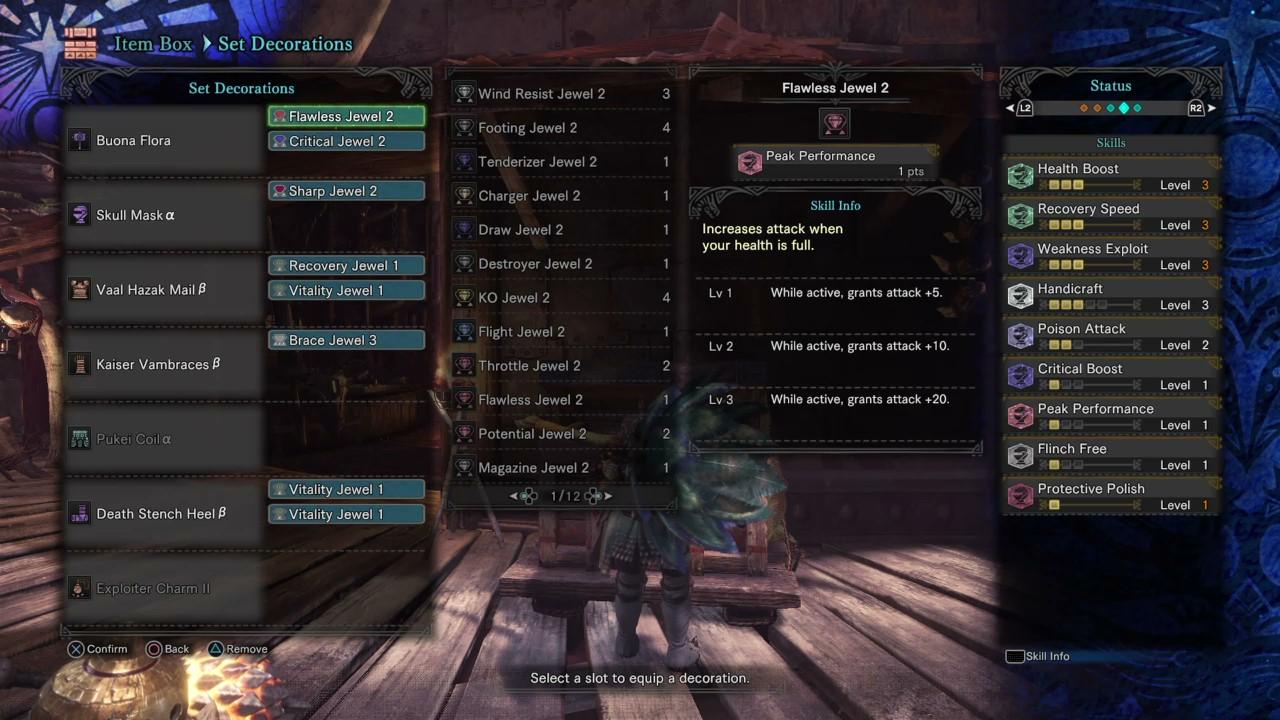Click the left arrow on the jewel page selector

[511, 495]
